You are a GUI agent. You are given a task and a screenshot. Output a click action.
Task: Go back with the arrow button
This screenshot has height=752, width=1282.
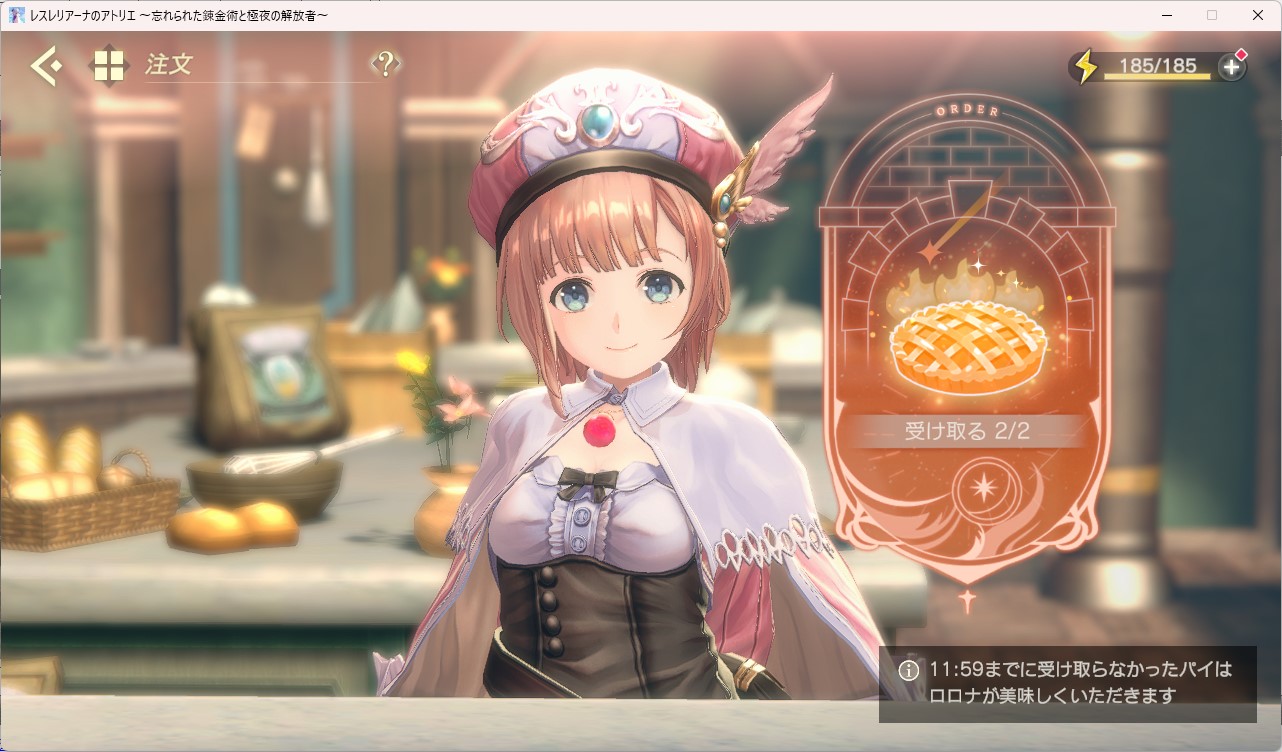click(45, 66)
